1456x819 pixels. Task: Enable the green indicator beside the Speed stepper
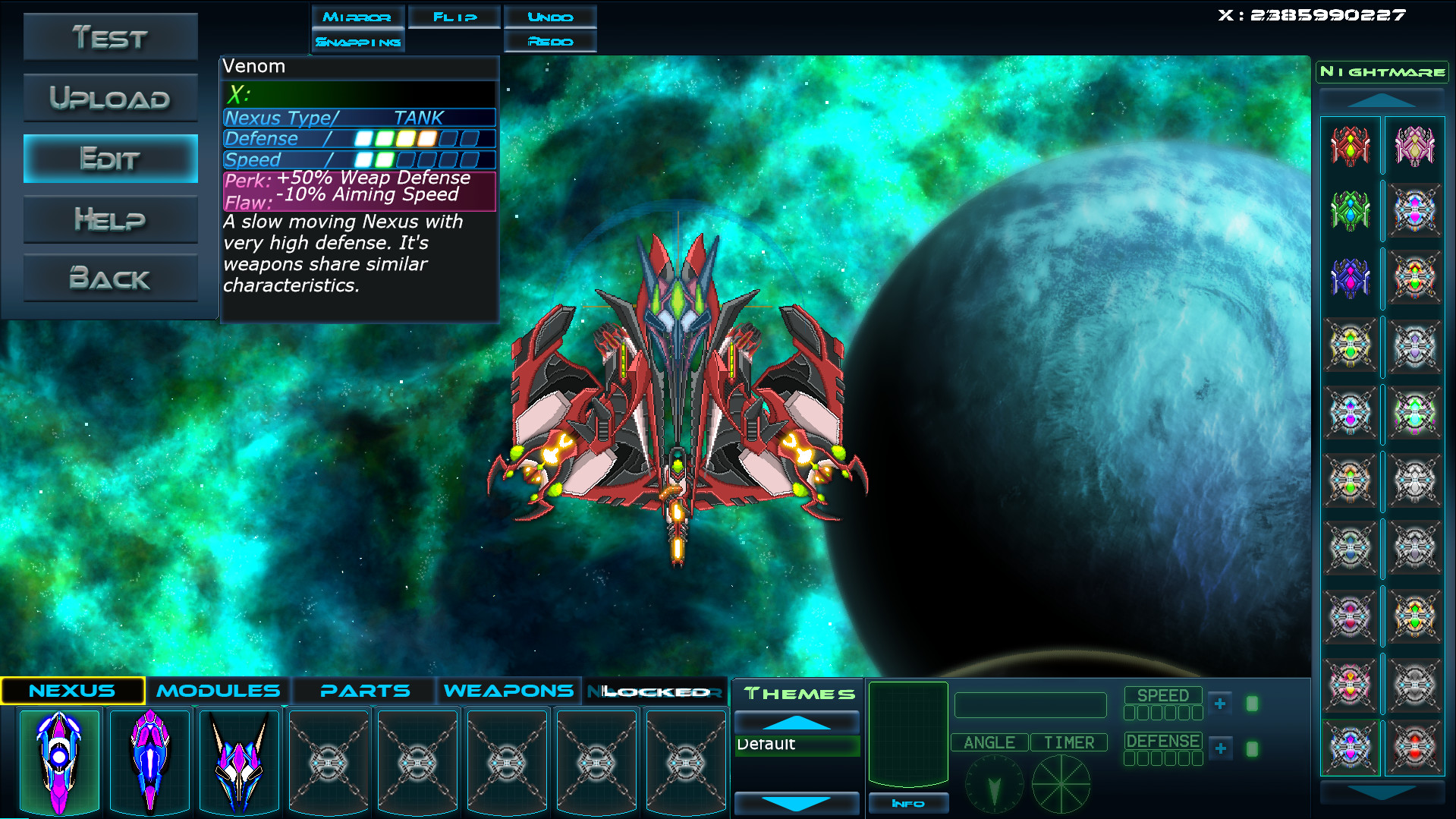[1251, 703]
